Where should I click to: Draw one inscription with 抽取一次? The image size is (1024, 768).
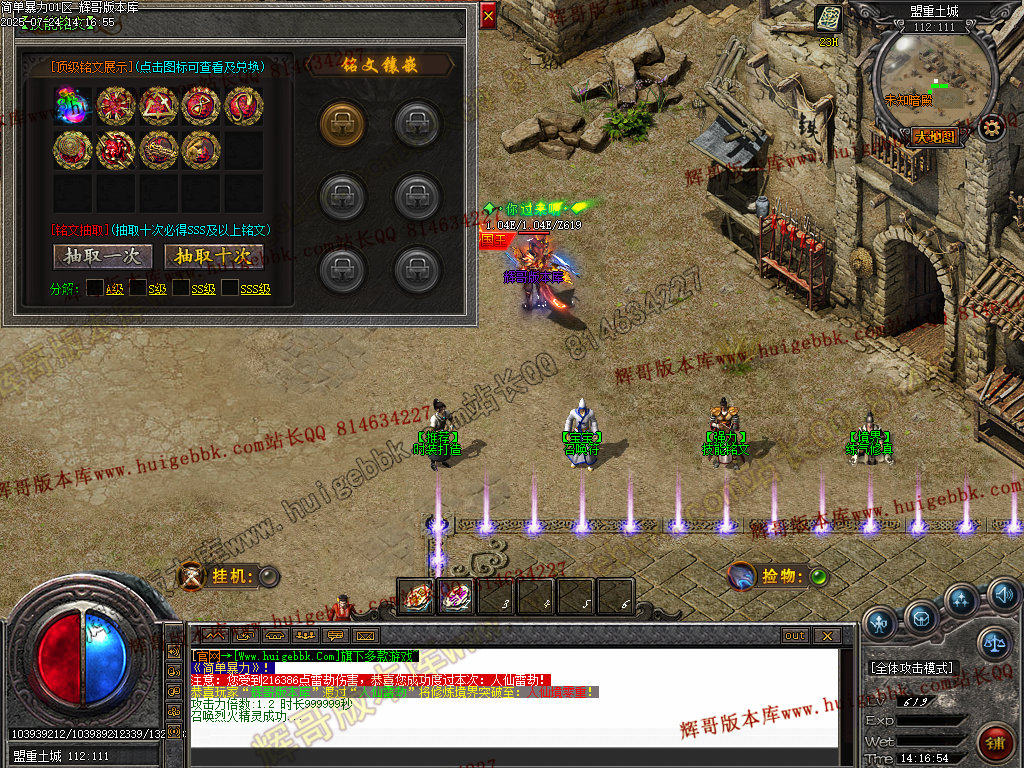(x=102, y=257)
